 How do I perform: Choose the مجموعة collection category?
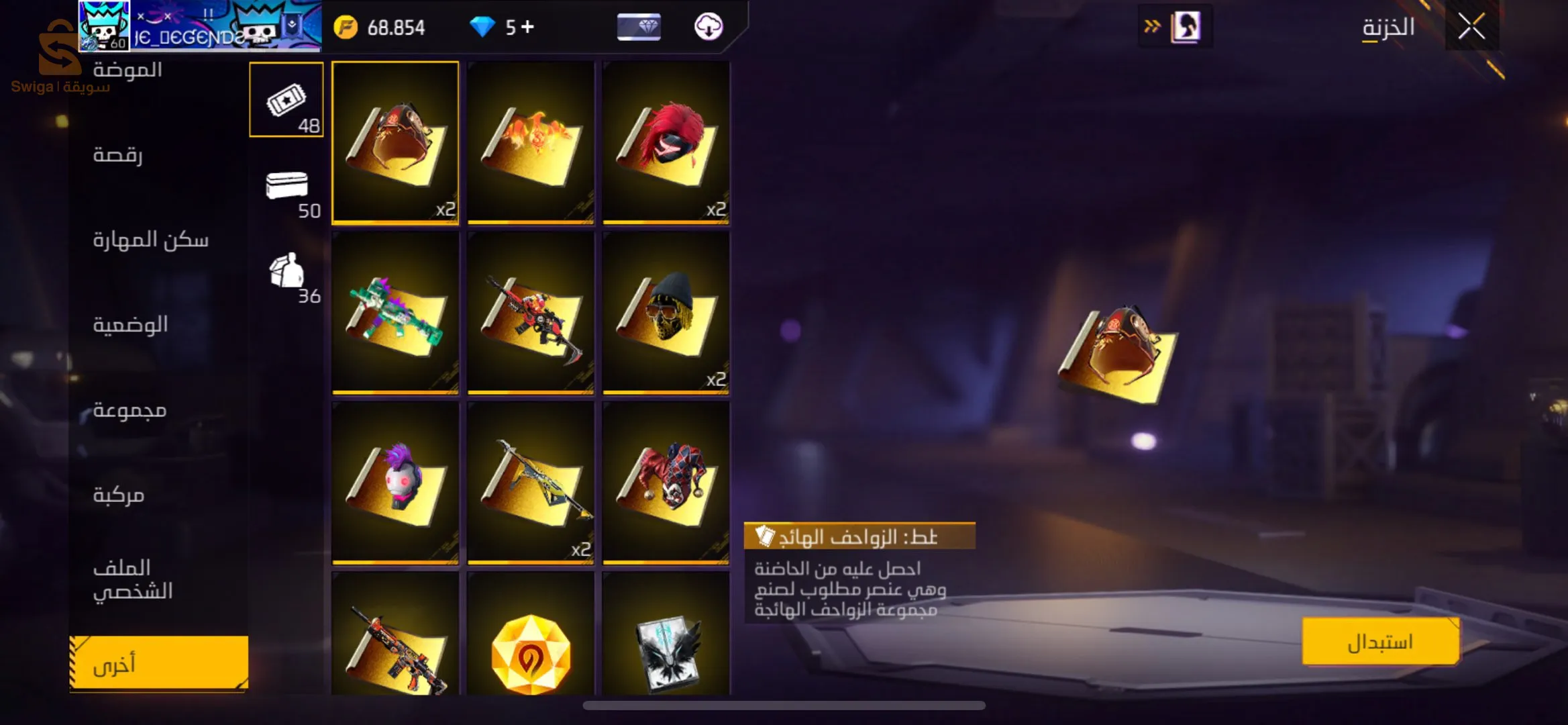[129, 409]
